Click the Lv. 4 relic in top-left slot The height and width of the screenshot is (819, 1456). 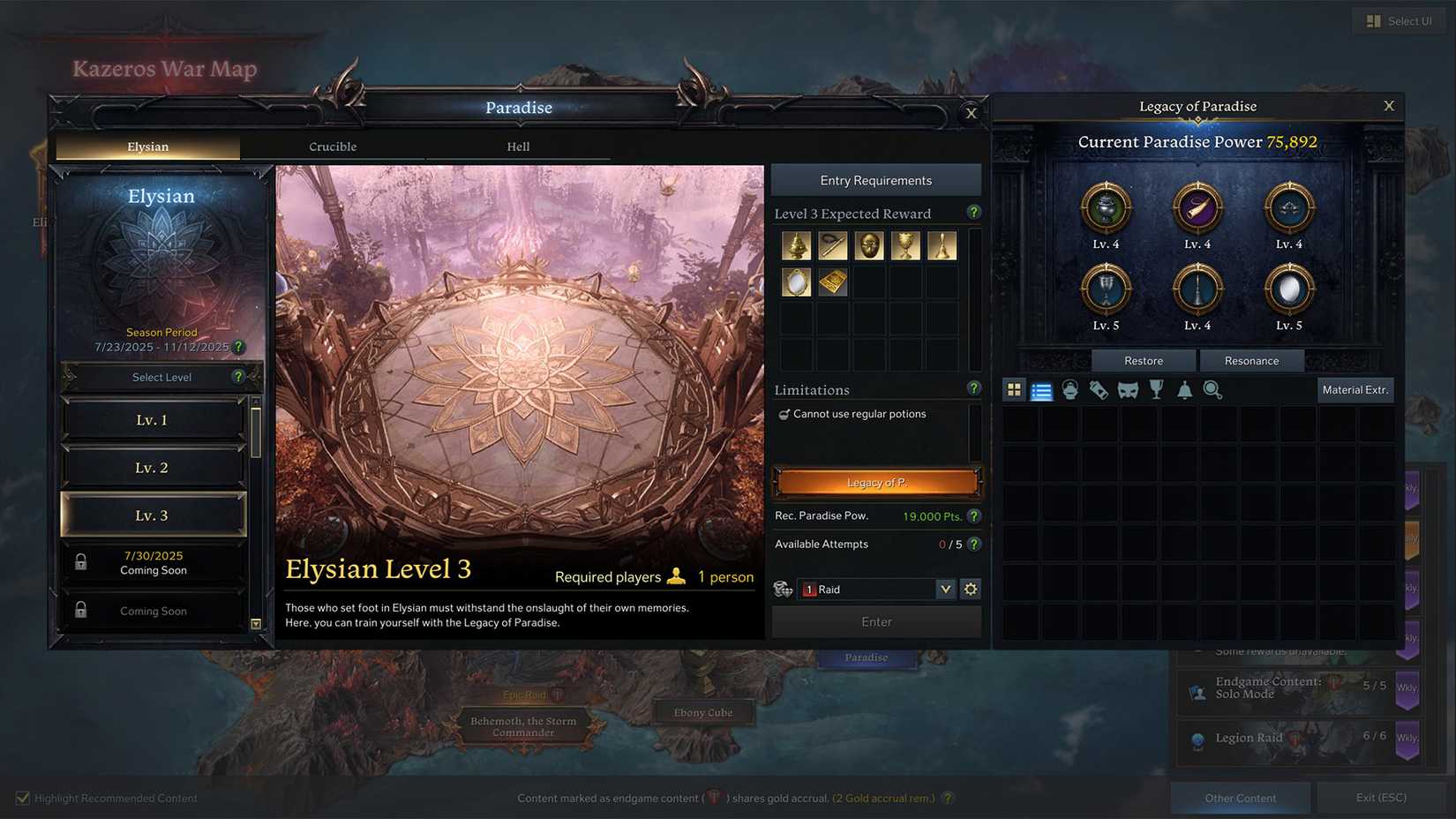1107,209
